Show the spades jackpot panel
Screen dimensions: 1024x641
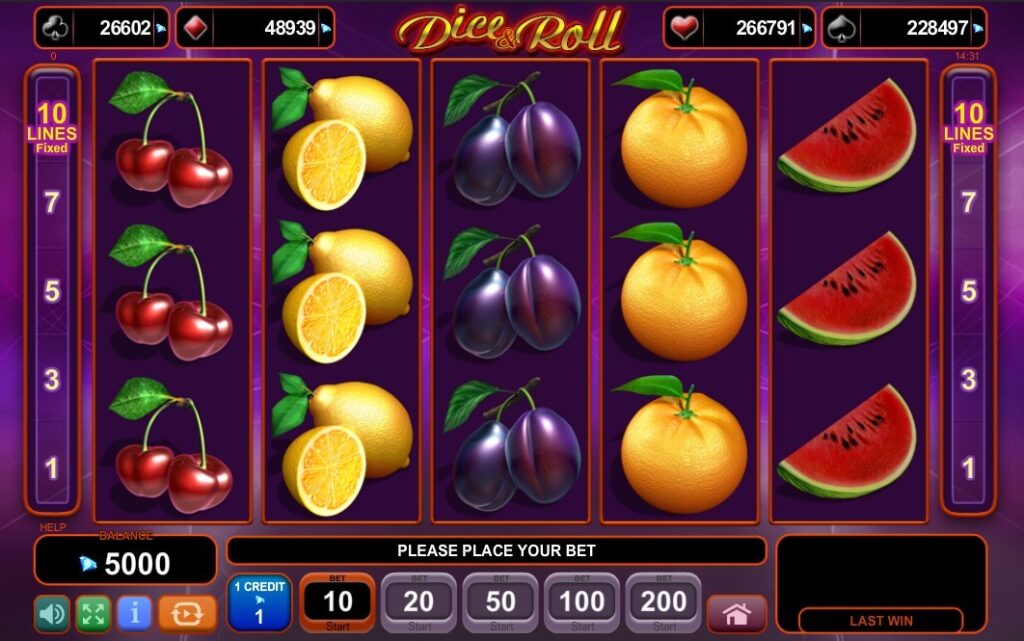[x=904, y=29]
